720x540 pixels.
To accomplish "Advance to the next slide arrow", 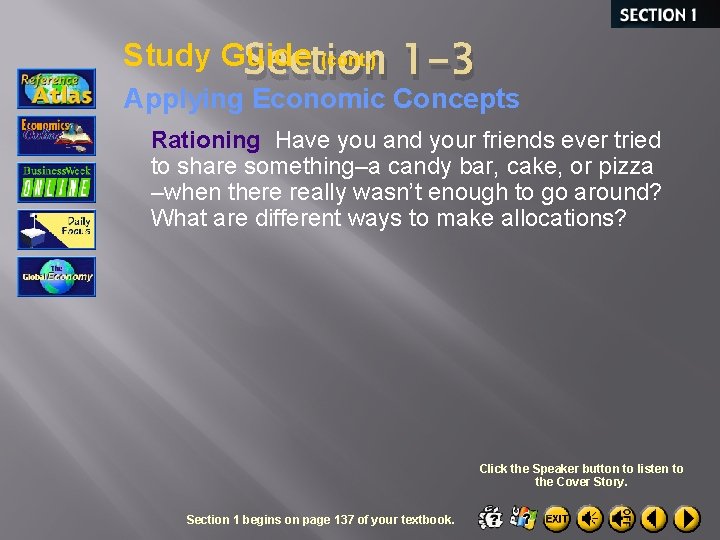I will pos(687,518).
